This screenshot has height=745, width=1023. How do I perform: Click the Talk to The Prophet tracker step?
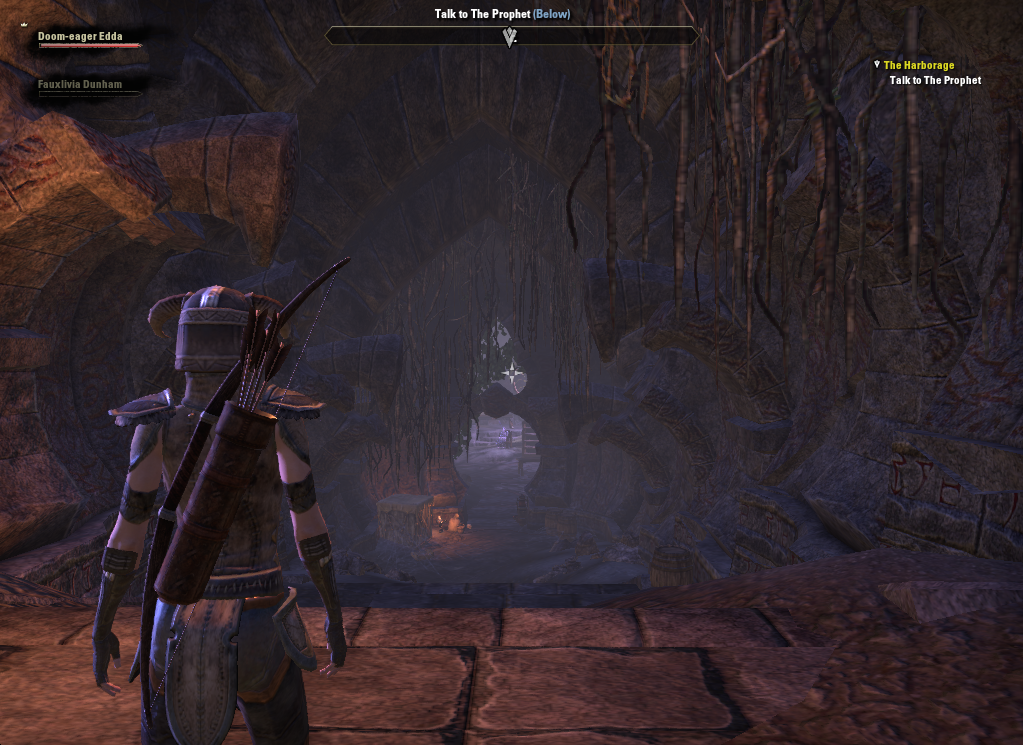click(935, 81)
